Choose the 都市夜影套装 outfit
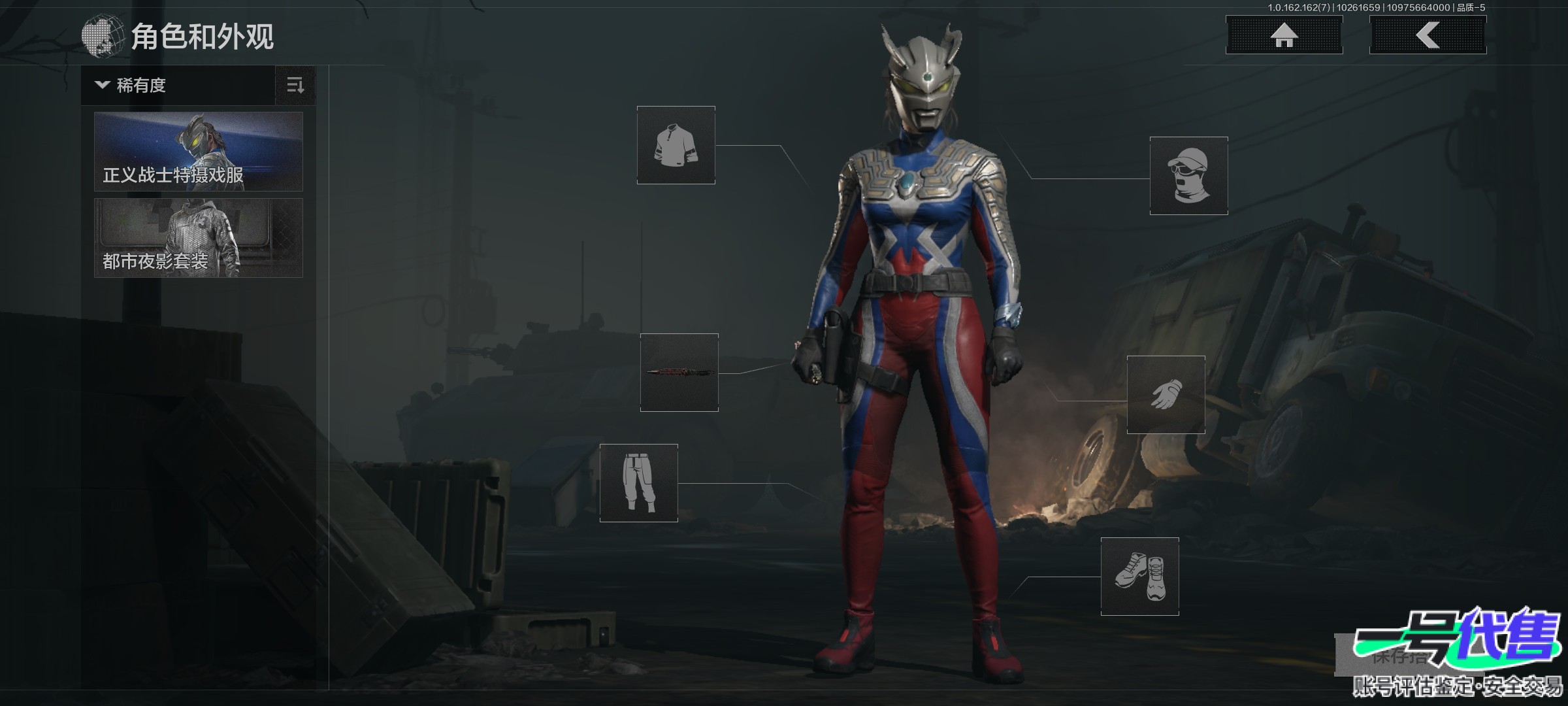 [199, 238]
